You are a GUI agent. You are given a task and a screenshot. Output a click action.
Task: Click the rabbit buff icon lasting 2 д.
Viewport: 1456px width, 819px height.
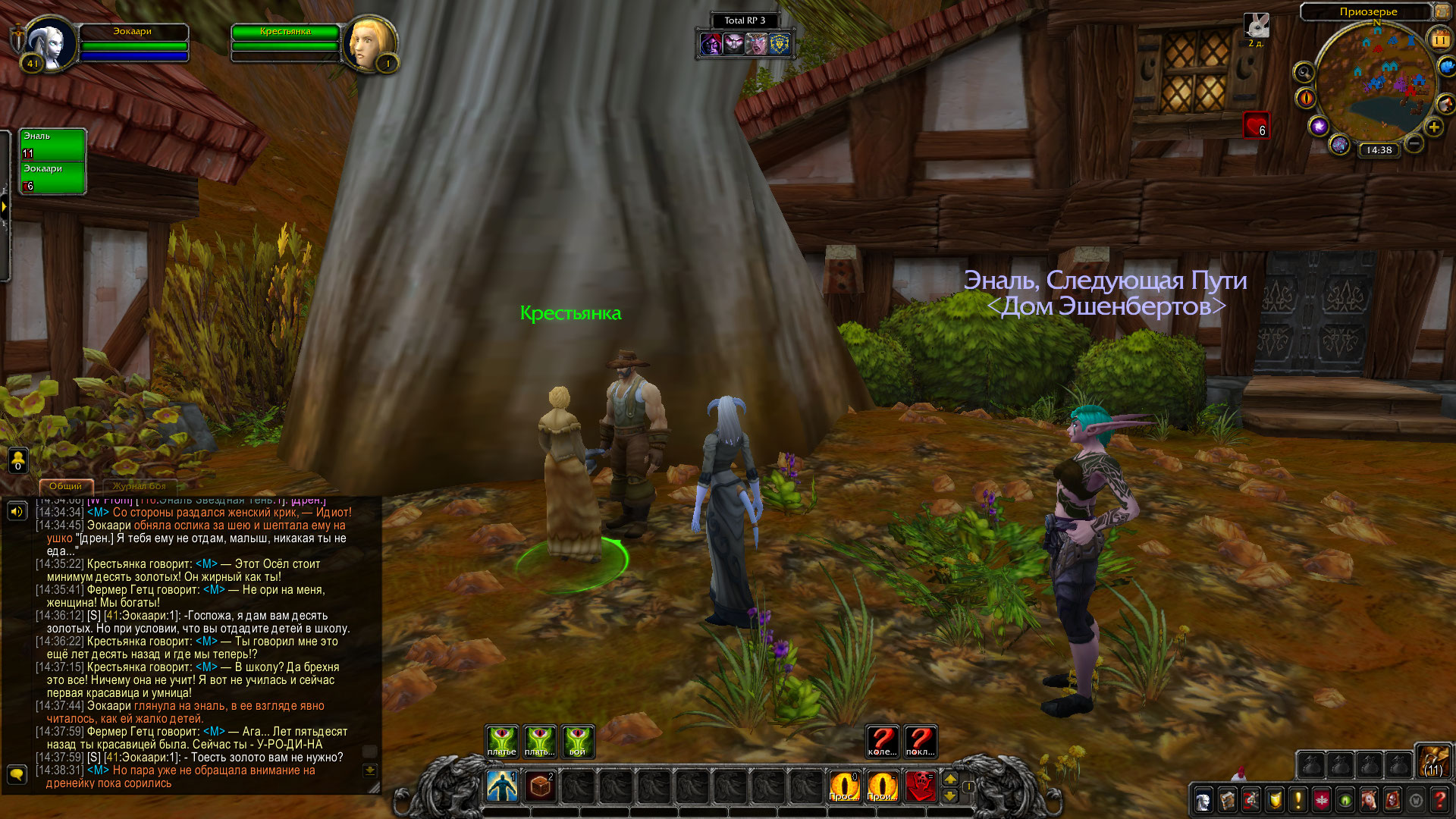pyautogui.click(x=1257, y=26)
